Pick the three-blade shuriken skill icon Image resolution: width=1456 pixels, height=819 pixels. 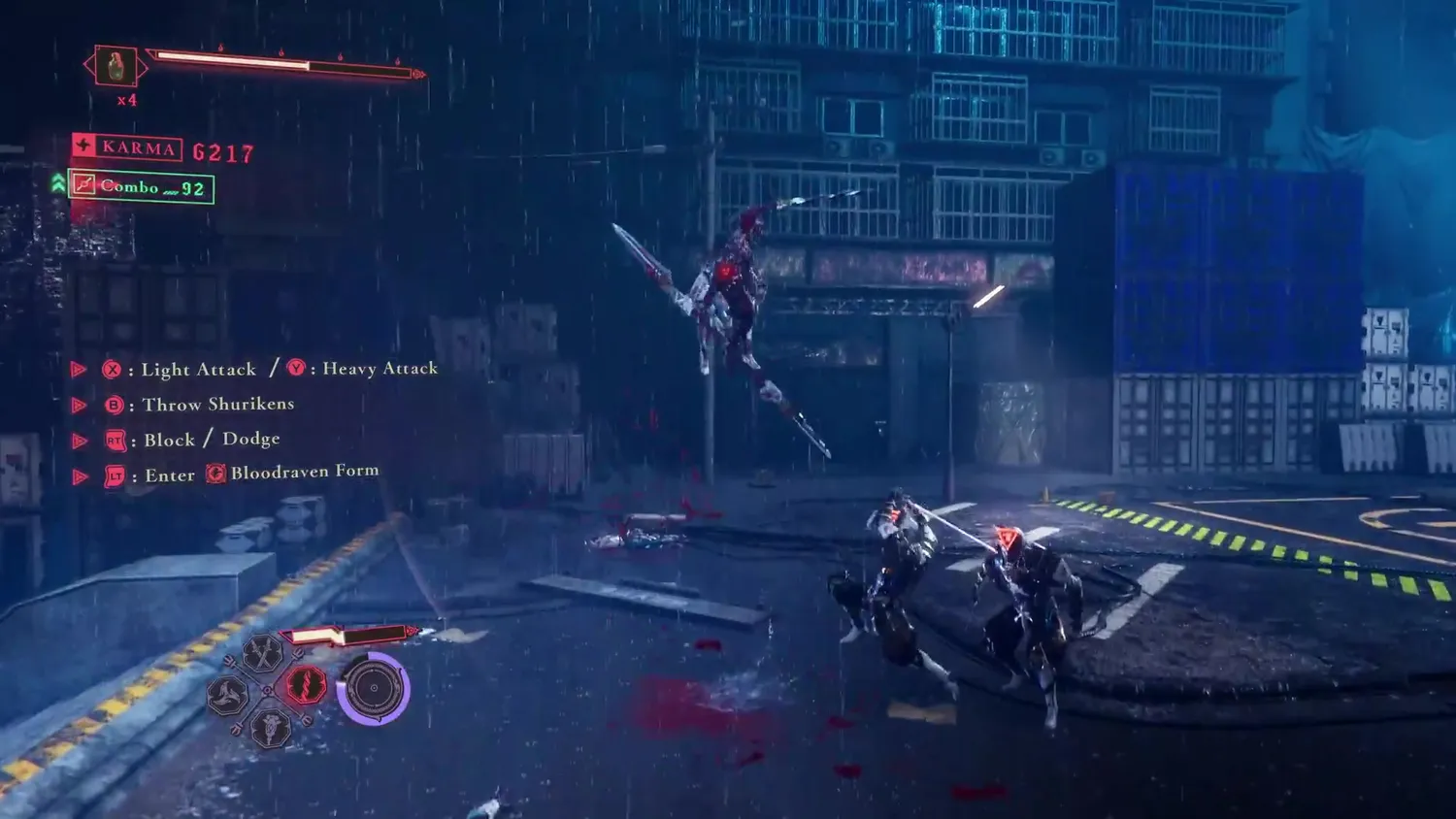pyautogui.click(x=228, y=695)
